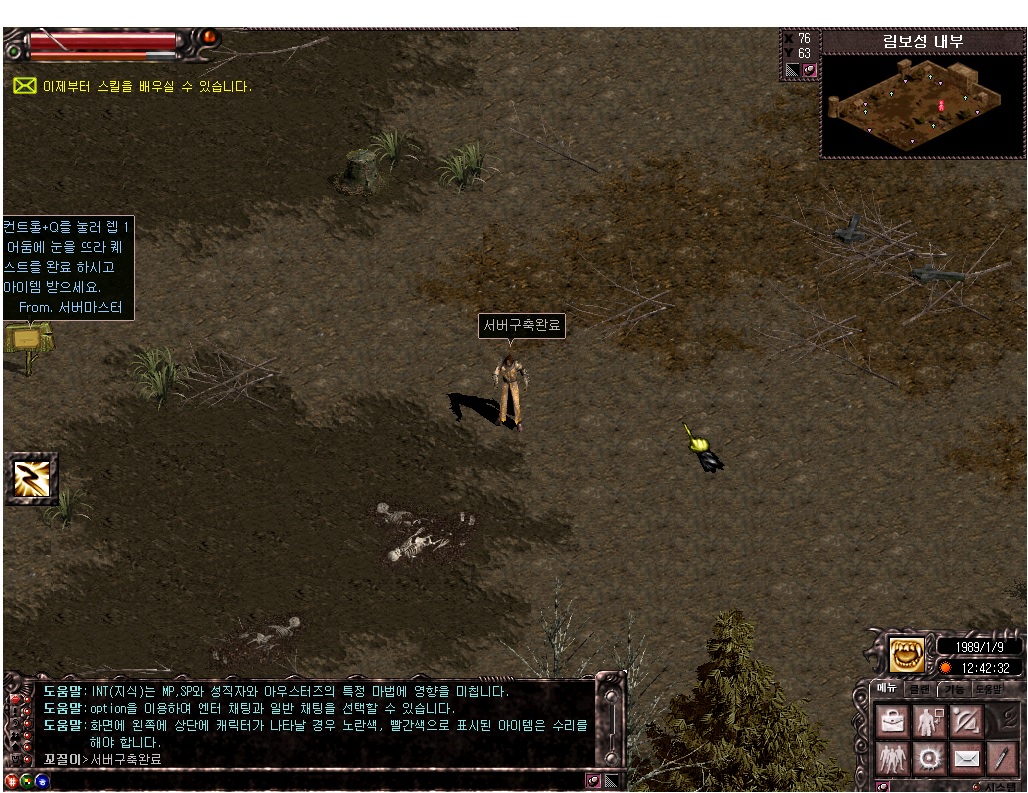Click the three-figures party icon
Image resolution: width=1028 pixels, height=793 pixels.
892,757
